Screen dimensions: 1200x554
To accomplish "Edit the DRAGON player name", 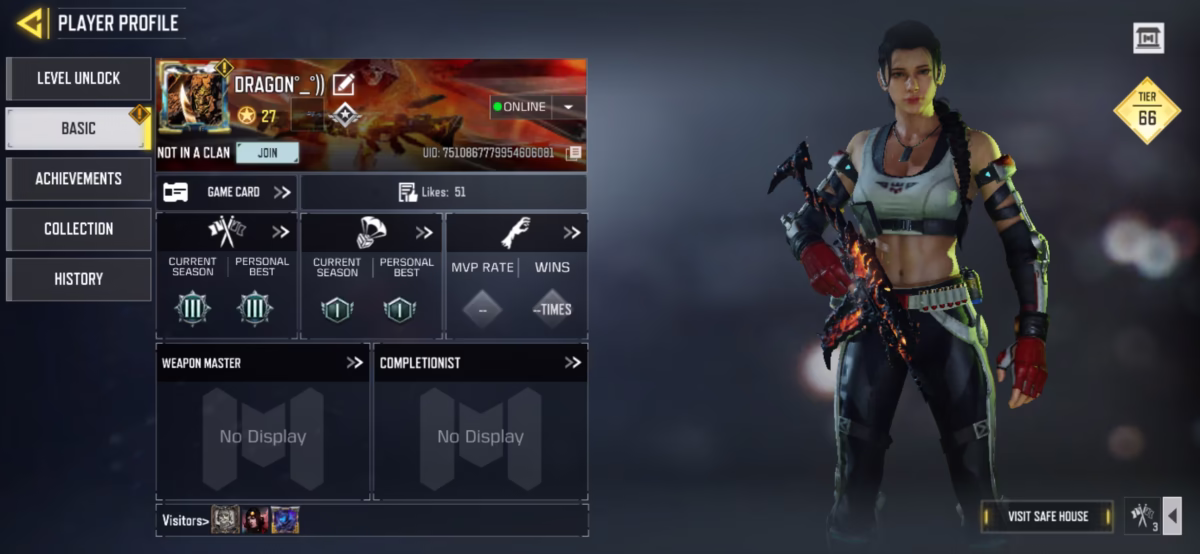I will (343, 85).
